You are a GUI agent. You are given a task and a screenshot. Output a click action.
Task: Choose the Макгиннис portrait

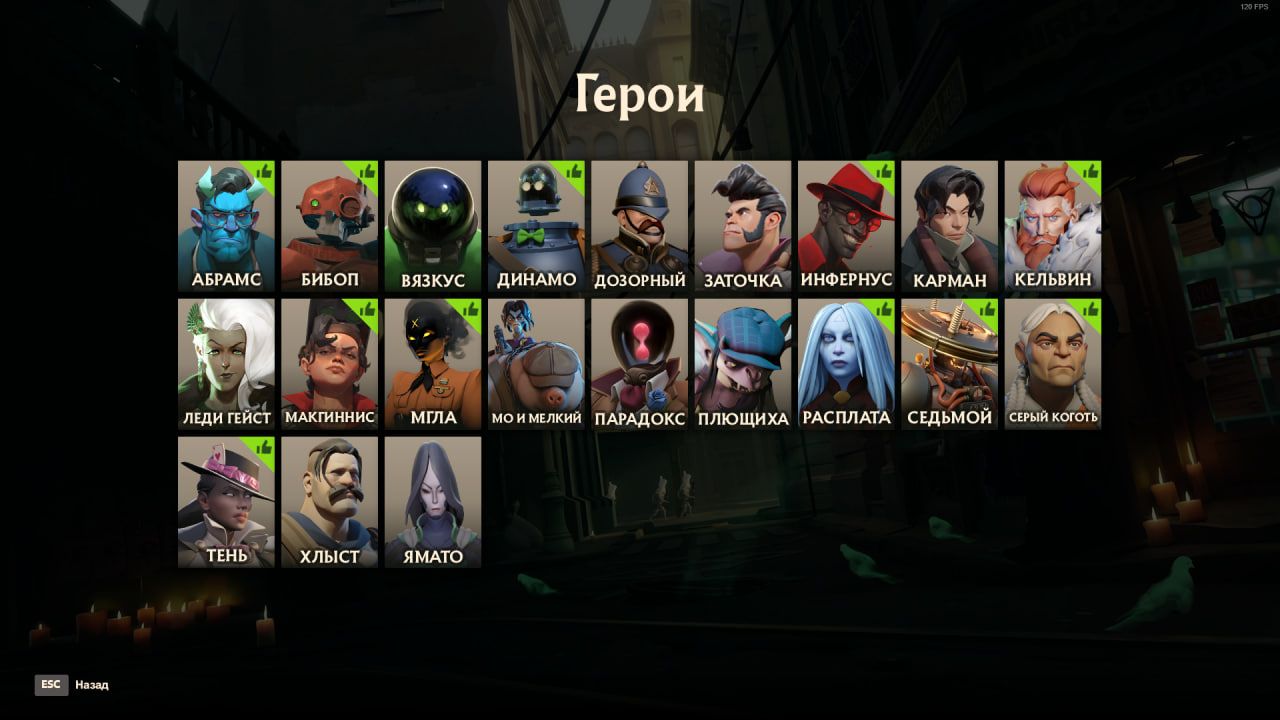coord(329,364)
